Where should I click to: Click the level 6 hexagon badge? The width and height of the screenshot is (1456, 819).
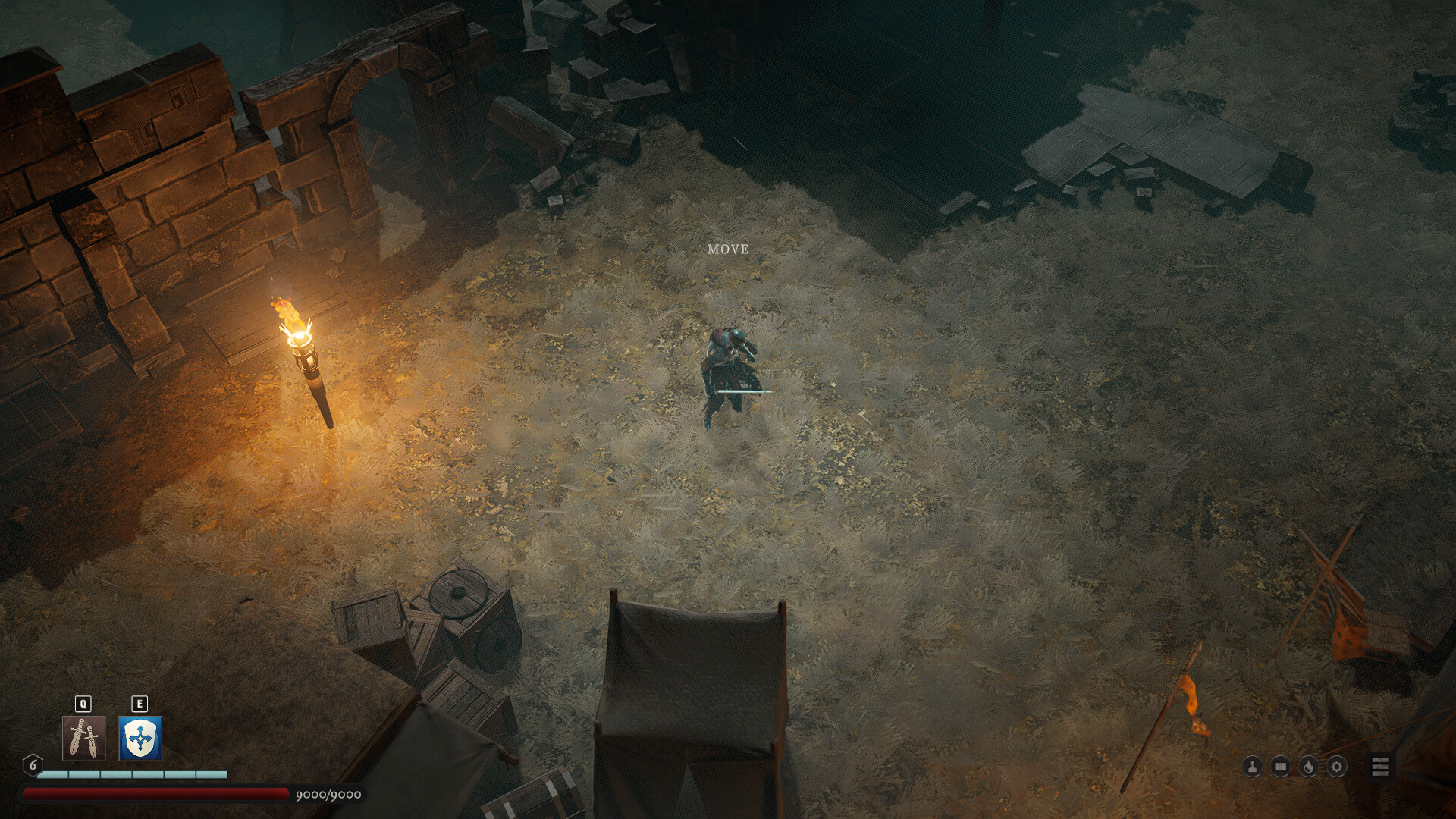point(32,764)
